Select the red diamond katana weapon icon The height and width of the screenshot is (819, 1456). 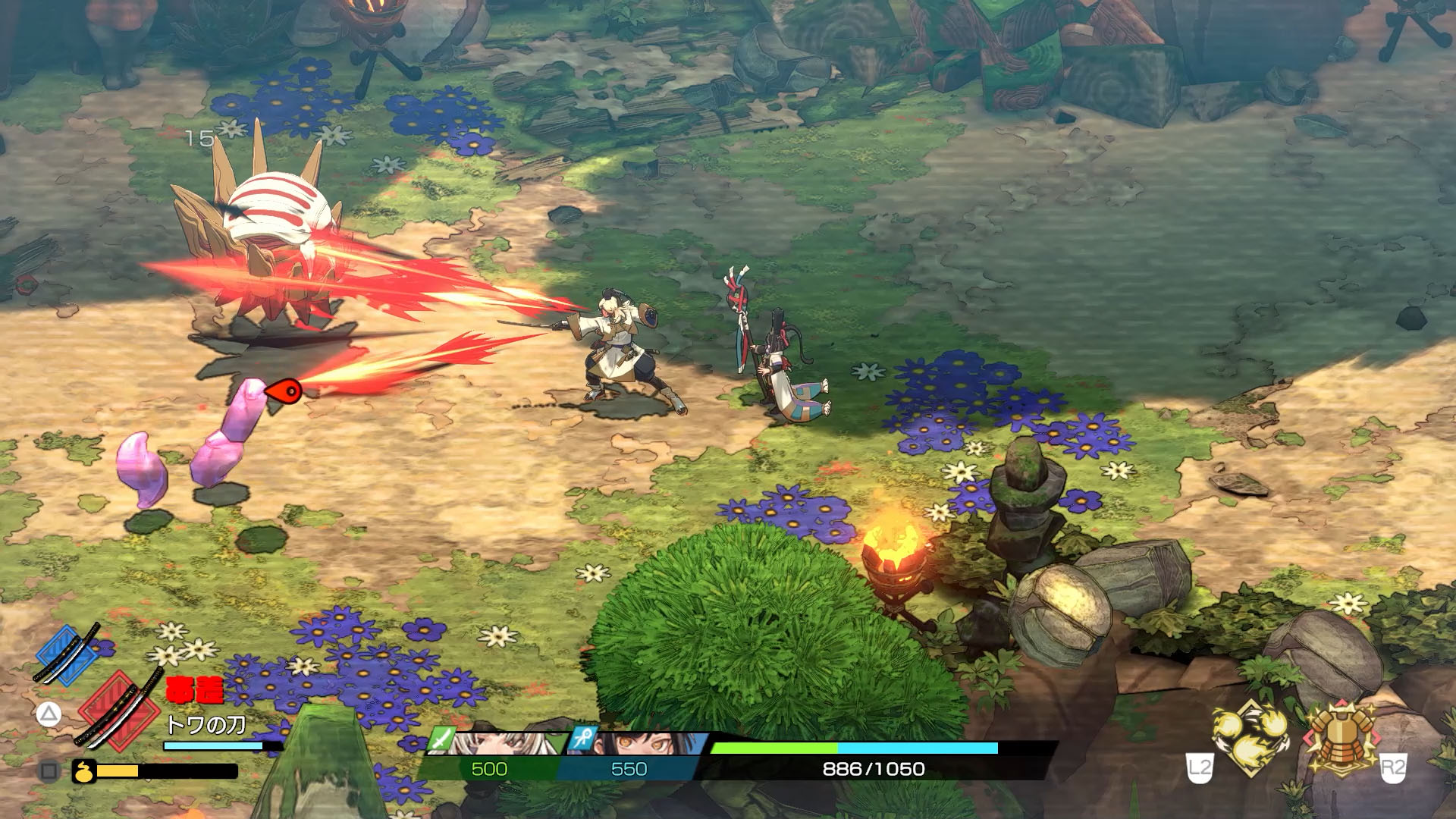pos(121,710)
